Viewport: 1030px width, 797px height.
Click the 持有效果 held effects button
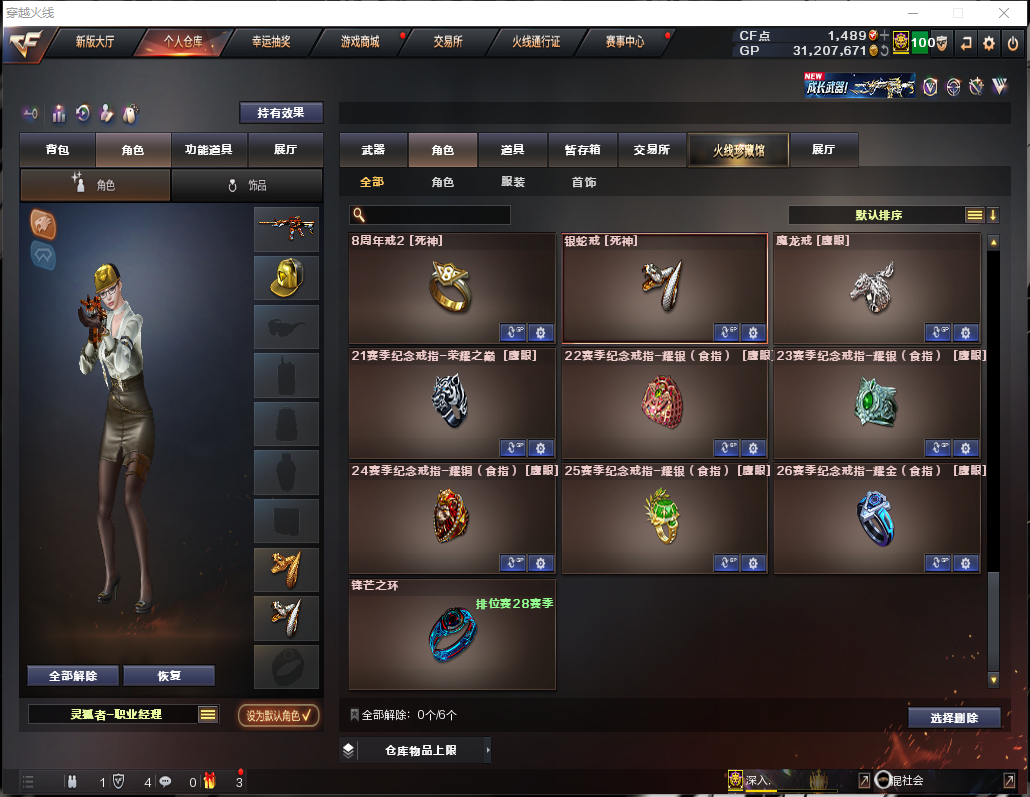281,113
